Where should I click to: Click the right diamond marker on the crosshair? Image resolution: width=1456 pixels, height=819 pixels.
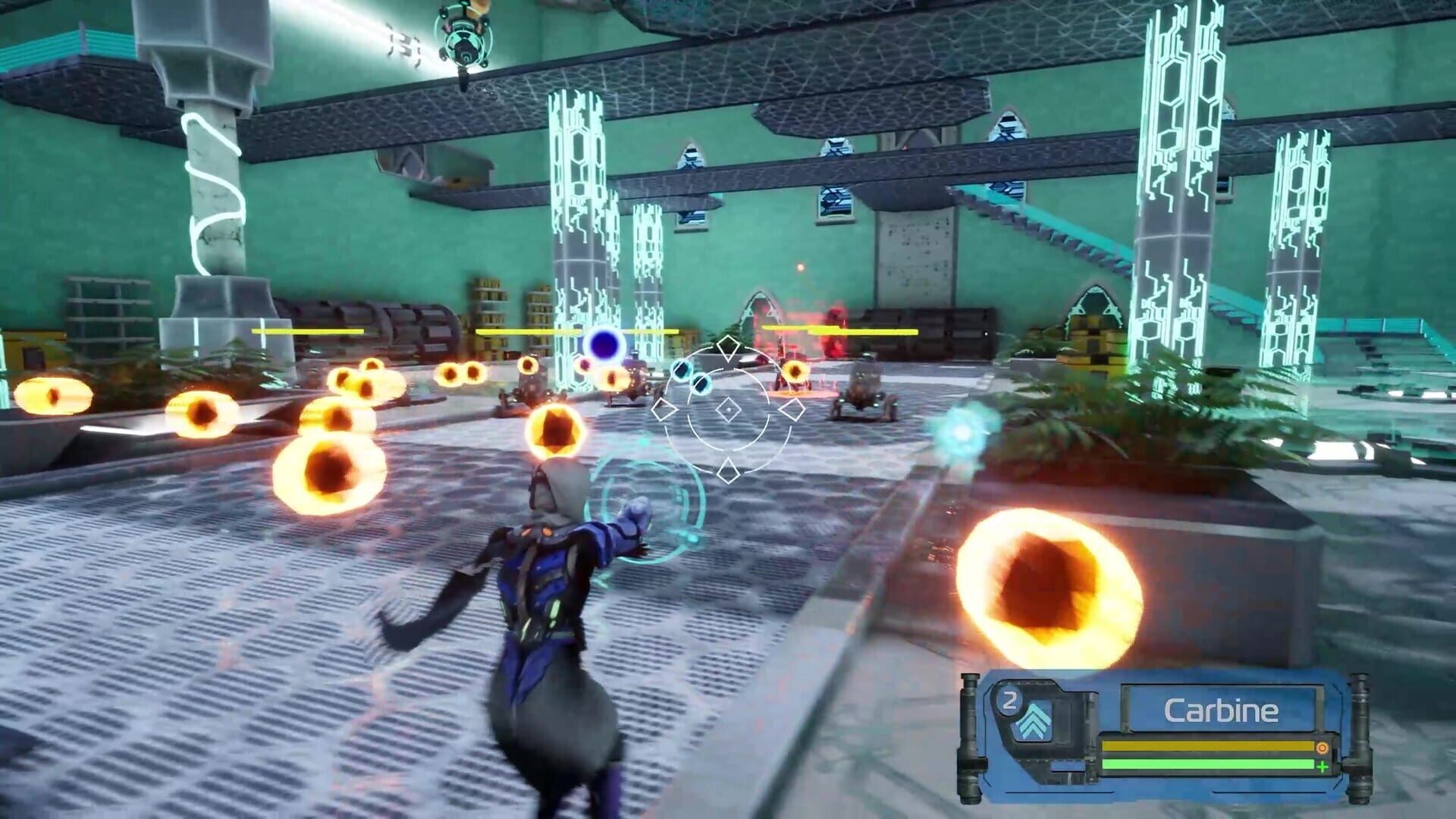tap(793, 409)
